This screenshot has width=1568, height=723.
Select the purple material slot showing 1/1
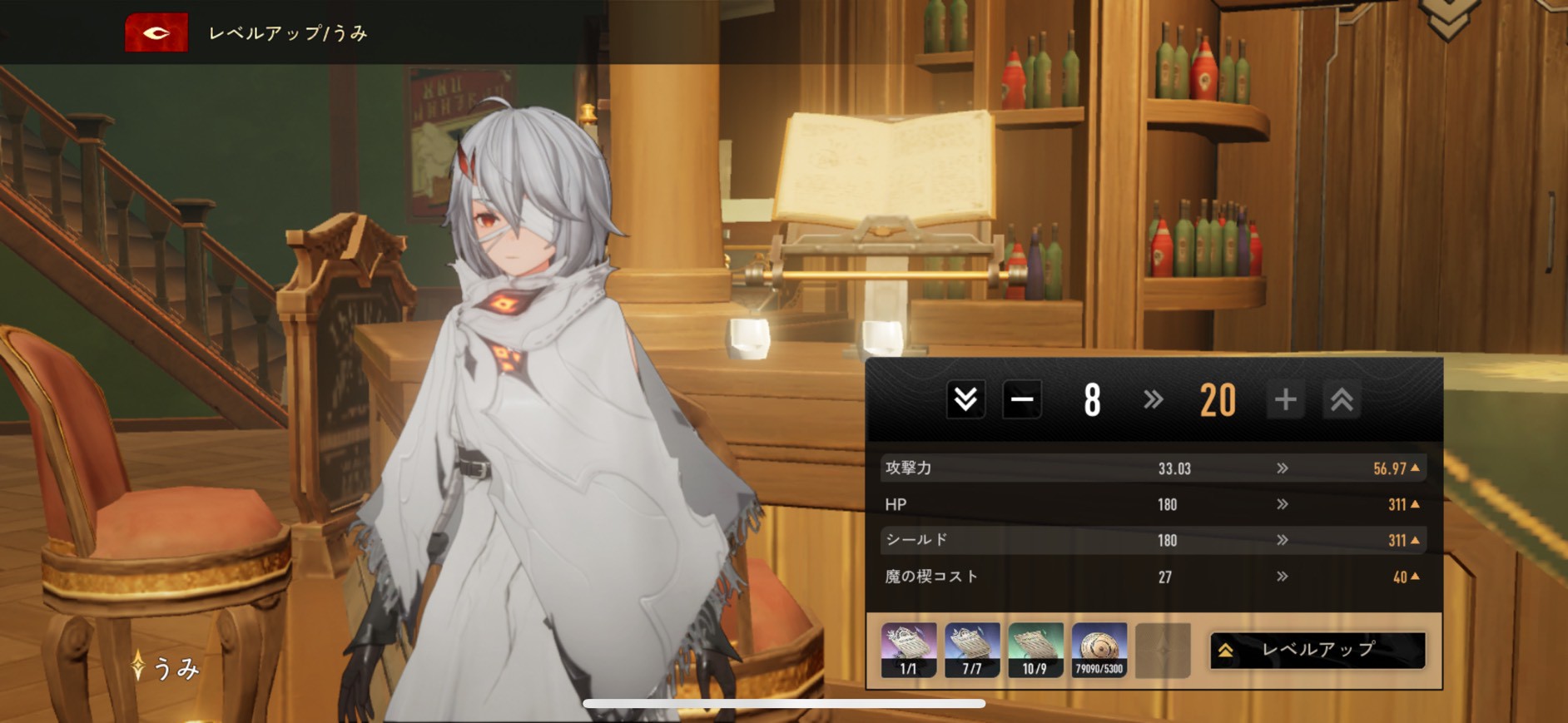909,650
